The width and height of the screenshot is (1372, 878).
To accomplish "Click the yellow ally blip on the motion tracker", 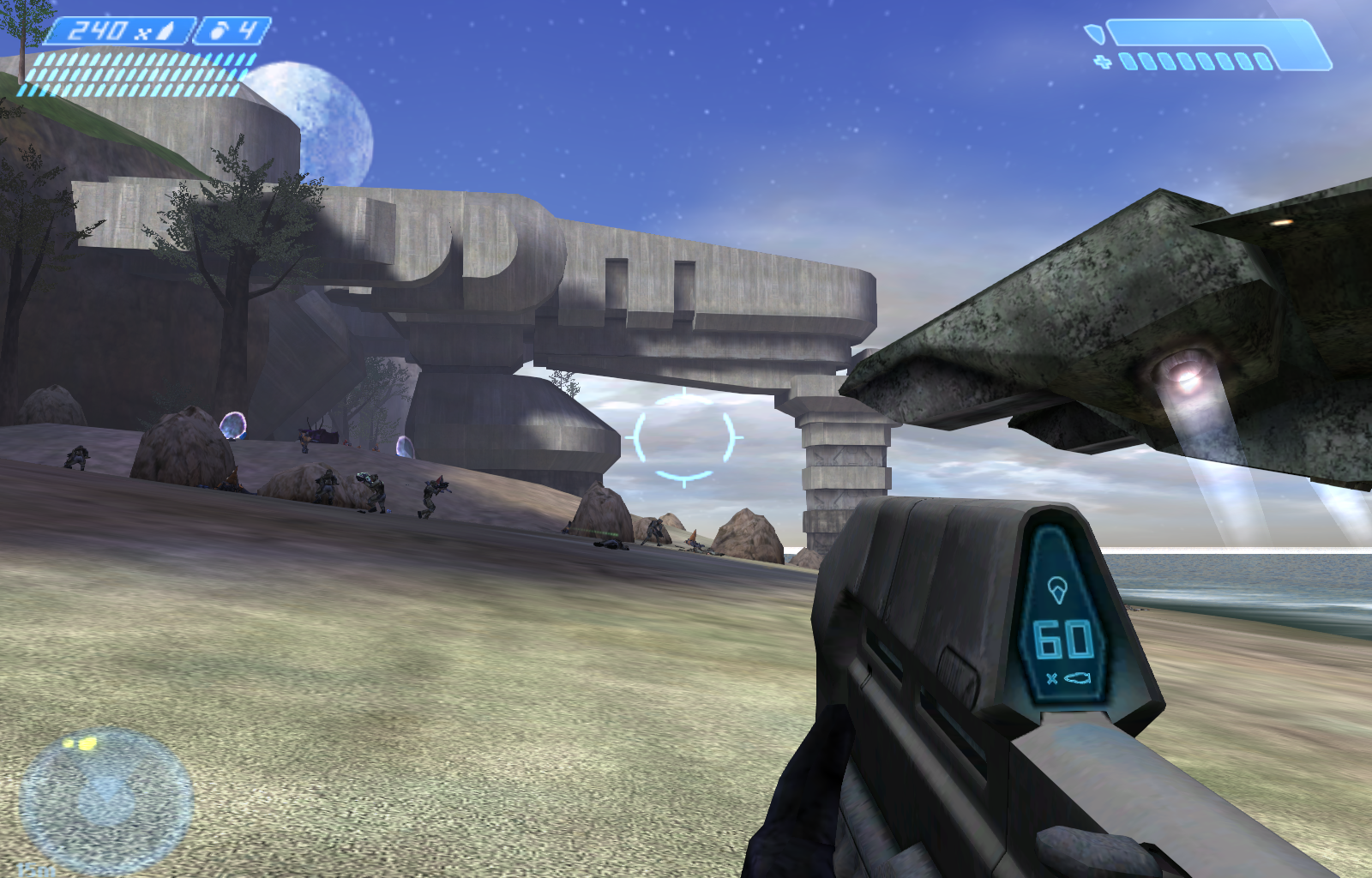I will click(87, 743).
